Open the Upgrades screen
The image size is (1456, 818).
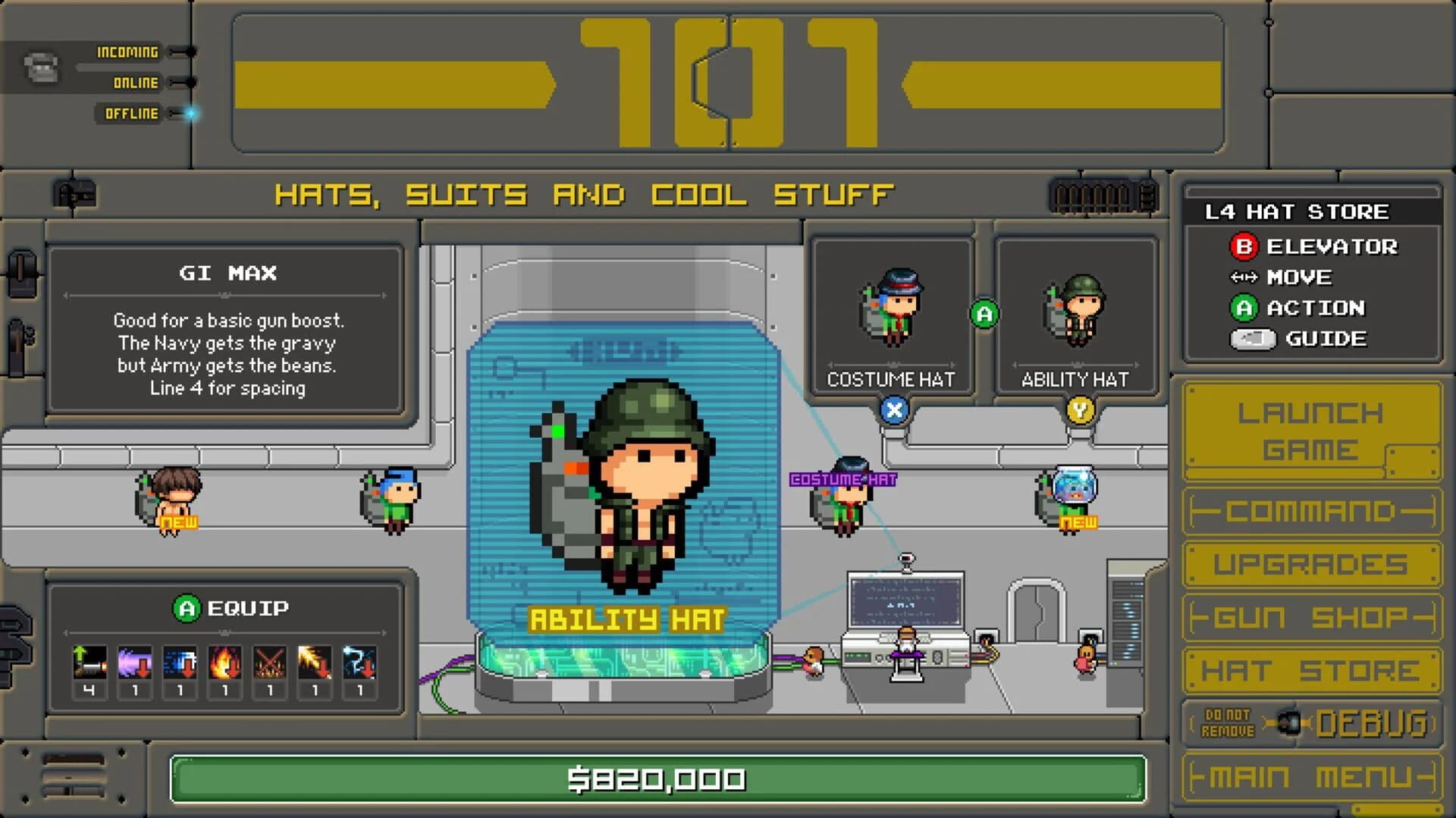point(1311,564)
